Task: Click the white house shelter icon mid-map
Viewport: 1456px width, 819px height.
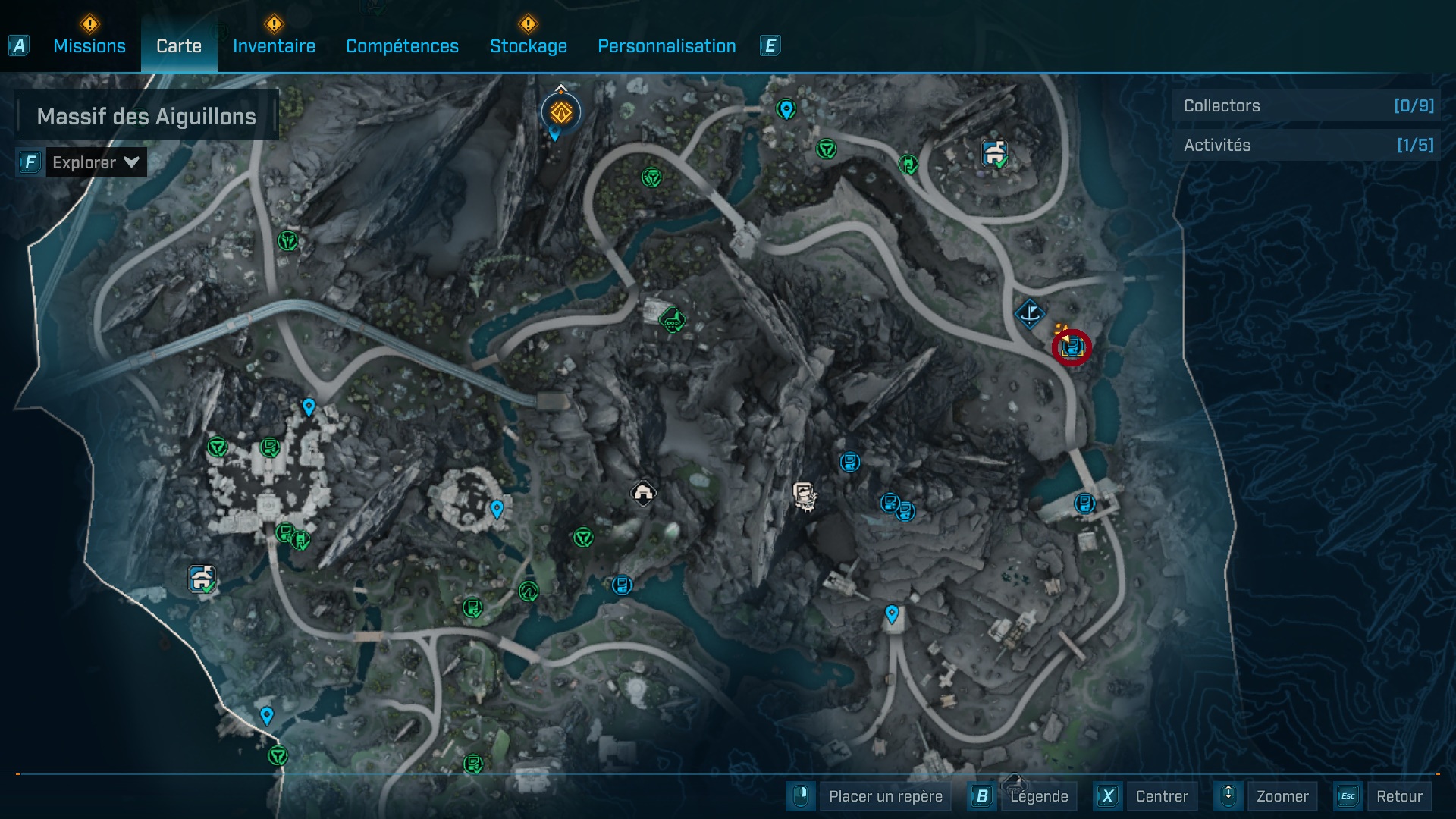Action: [643, 494]
